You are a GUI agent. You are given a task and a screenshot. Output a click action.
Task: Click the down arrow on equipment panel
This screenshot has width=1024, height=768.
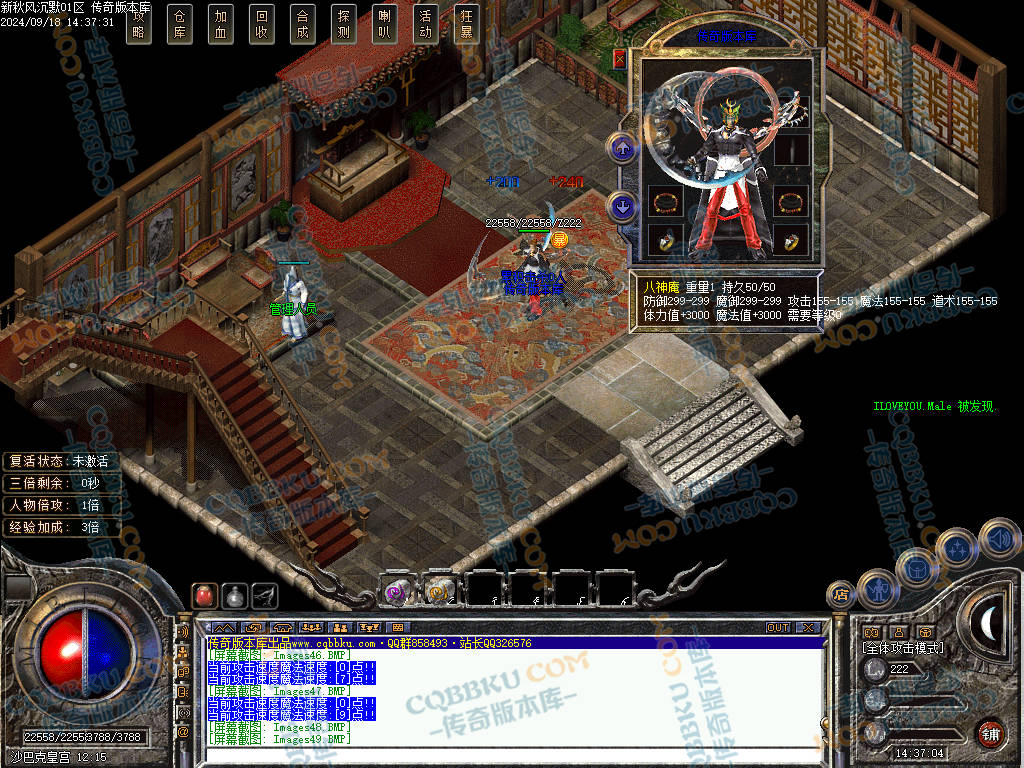[623, 207]
